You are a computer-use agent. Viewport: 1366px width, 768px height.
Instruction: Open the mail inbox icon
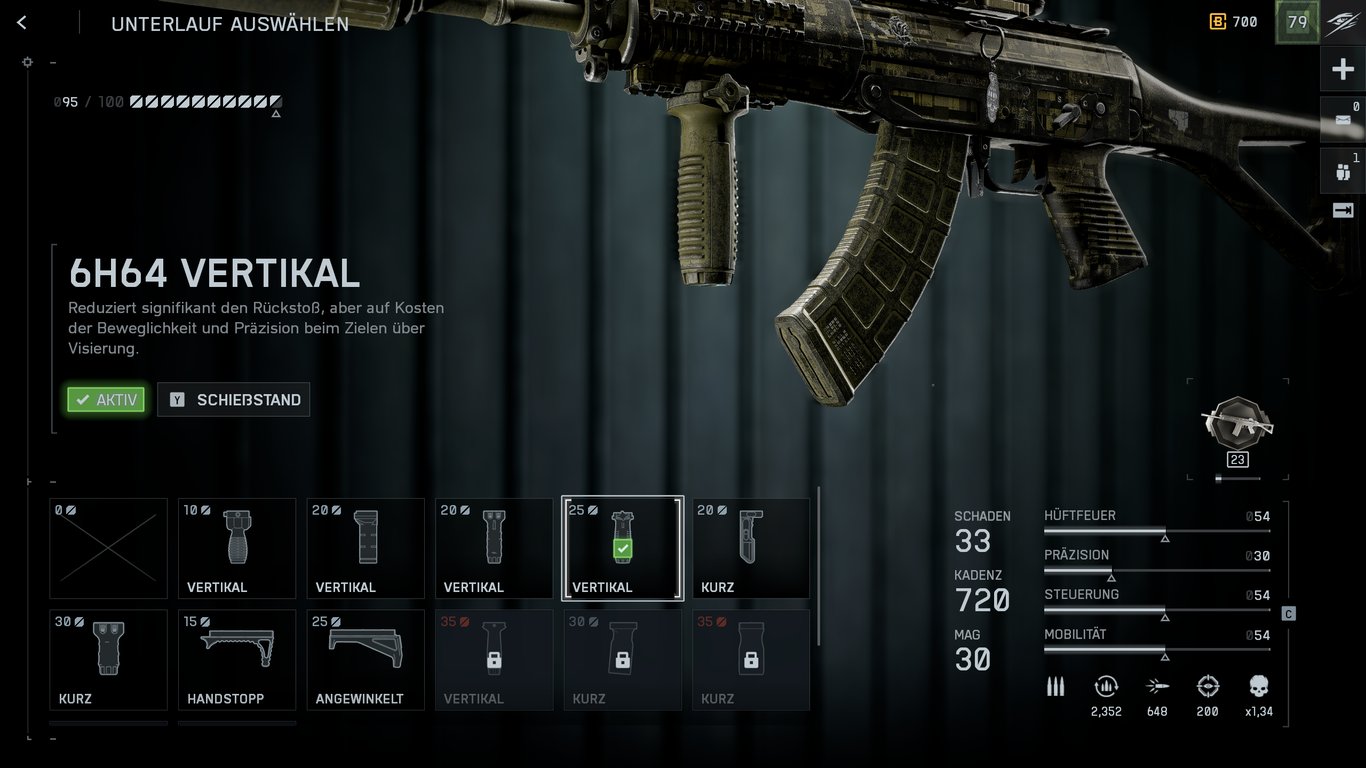[x=1343, y=120]
